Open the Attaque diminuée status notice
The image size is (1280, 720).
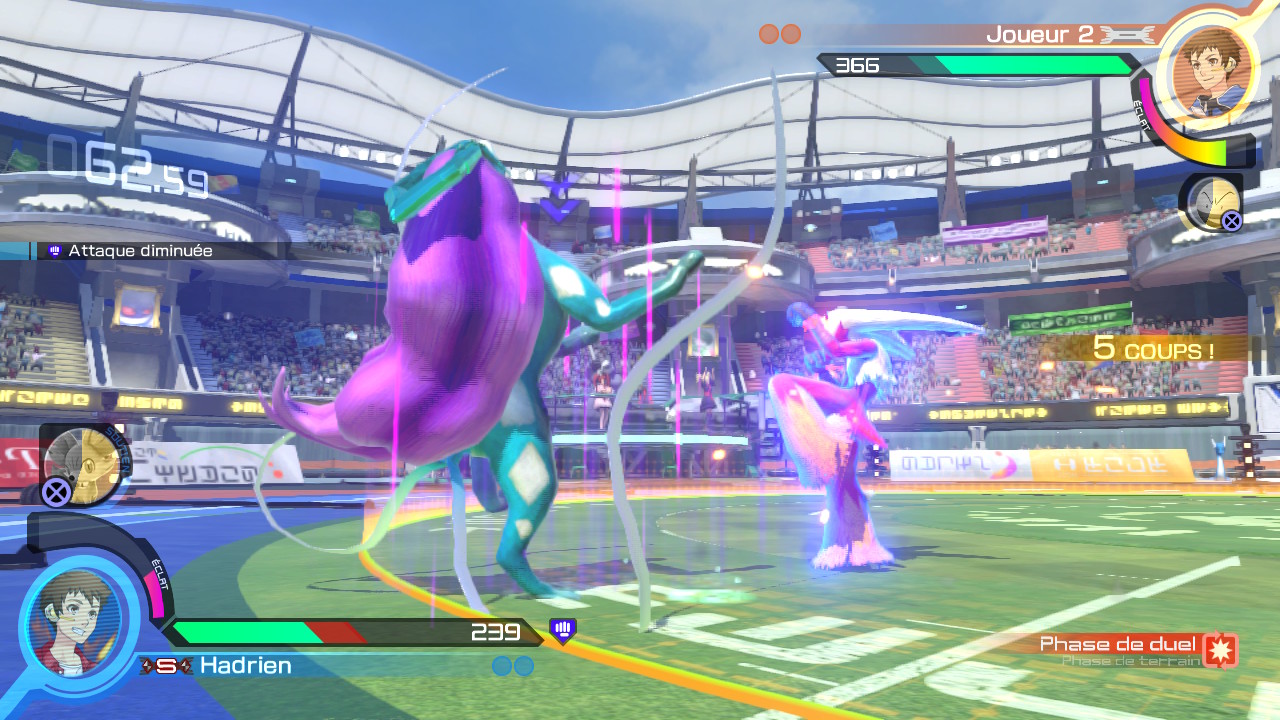click(x=140, y=251)
